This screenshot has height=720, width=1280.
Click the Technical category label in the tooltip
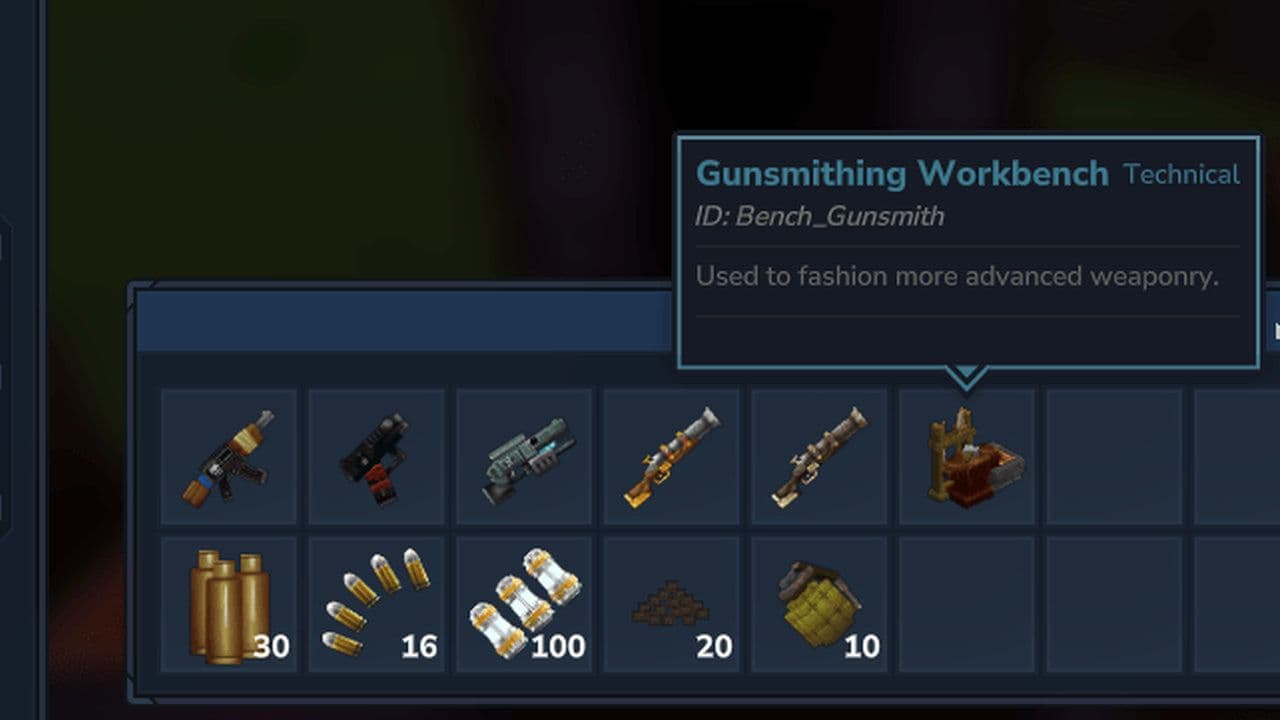[1183, 174]
